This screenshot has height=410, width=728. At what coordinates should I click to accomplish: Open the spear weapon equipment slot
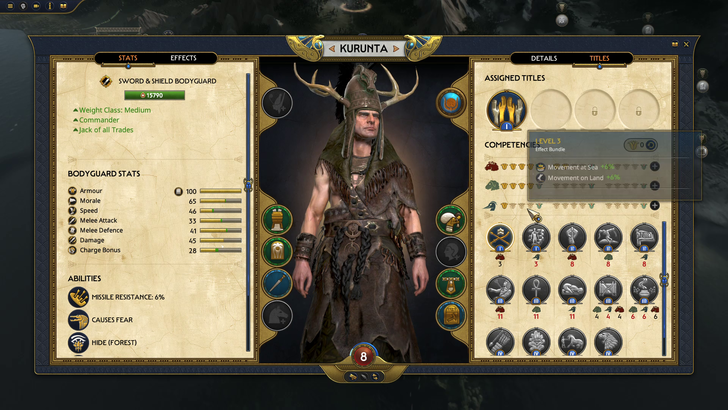(277, 283)
